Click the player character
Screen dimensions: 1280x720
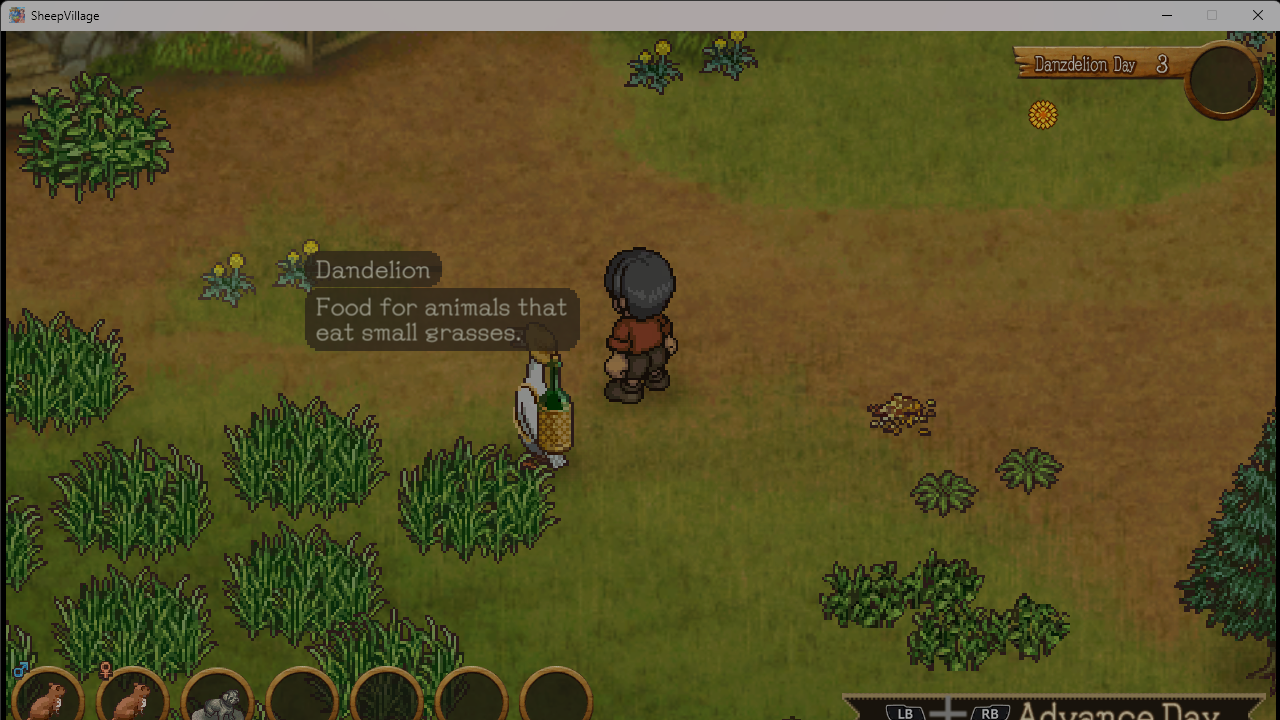click(x=640, y=320)
